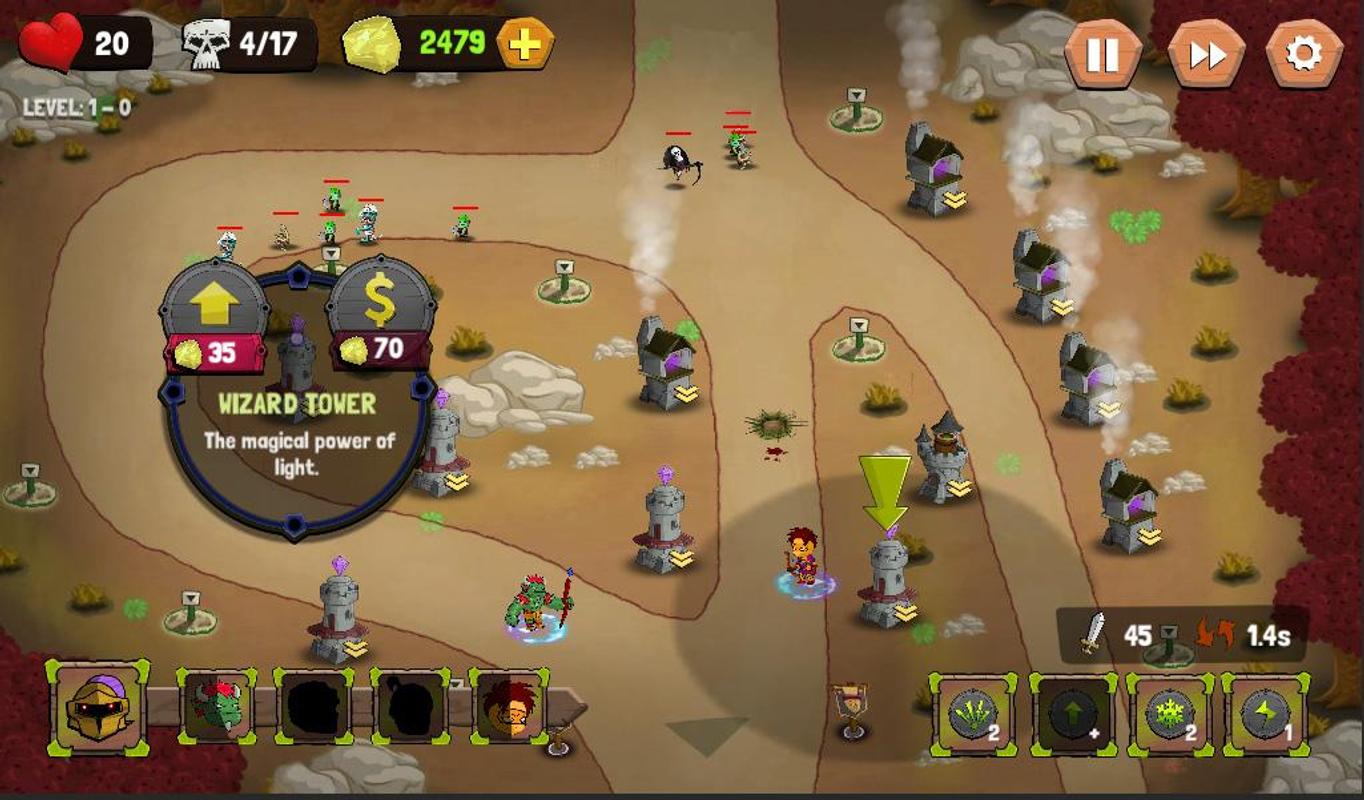Select the green orc hero portrait
1364x800 pixels.
click(x=216, y=708)
